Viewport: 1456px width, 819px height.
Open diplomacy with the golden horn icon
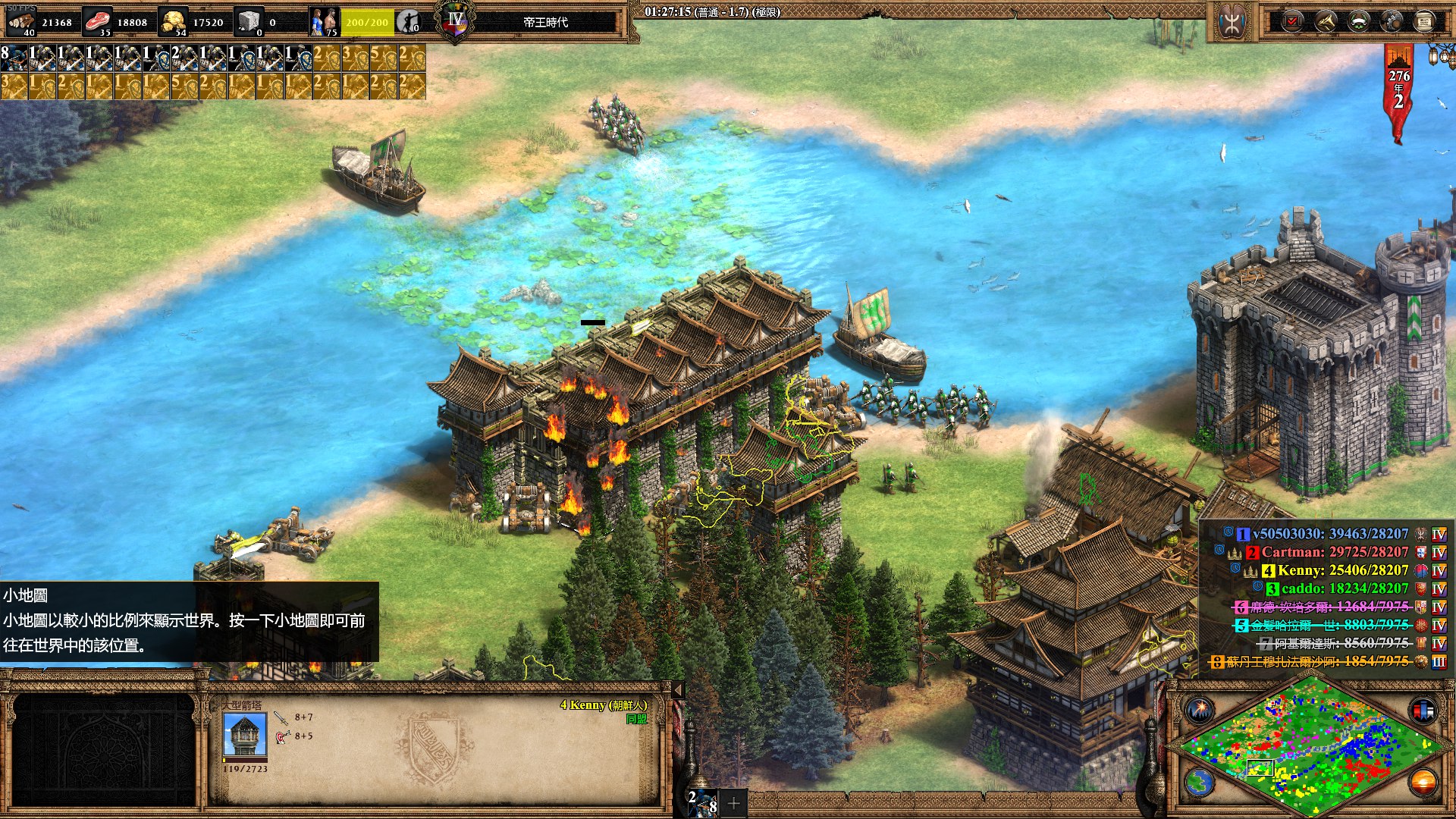click(x=1325, y=21)
